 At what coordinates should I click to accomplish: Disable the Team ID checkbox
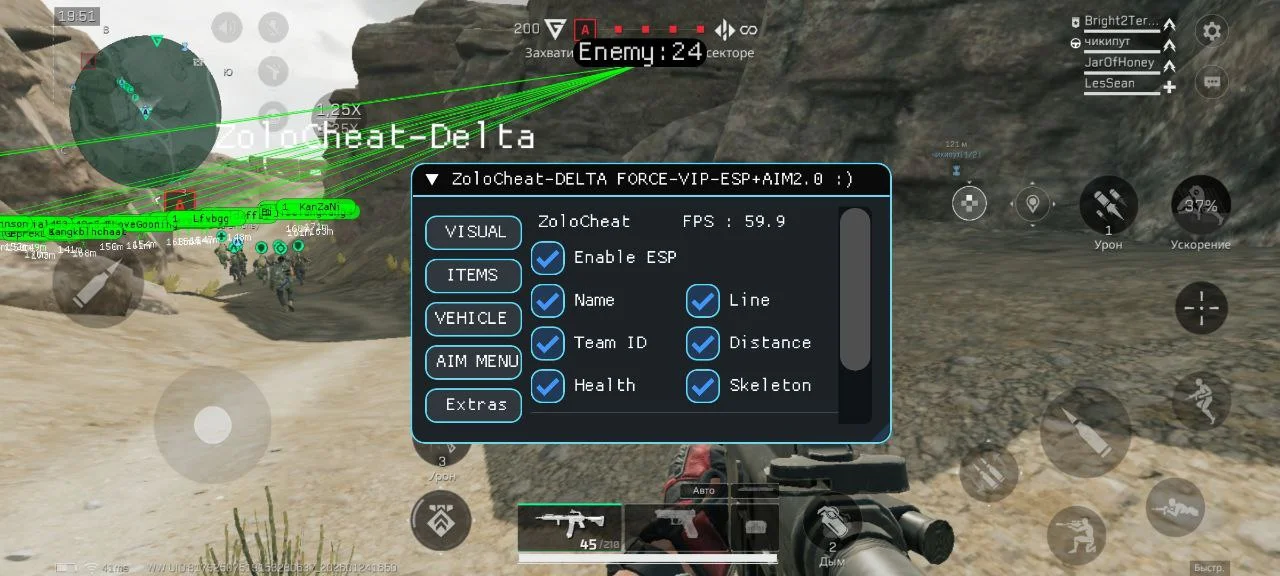coord(548,343)
